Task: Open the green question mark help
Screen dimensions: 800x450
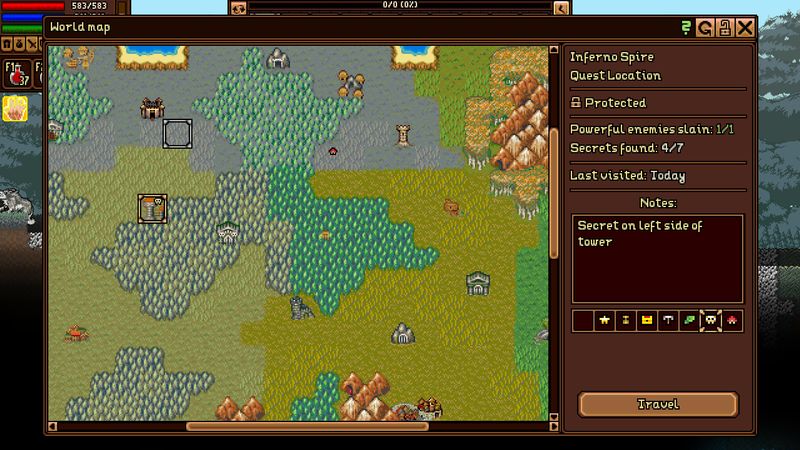Action: pos(687,28)
